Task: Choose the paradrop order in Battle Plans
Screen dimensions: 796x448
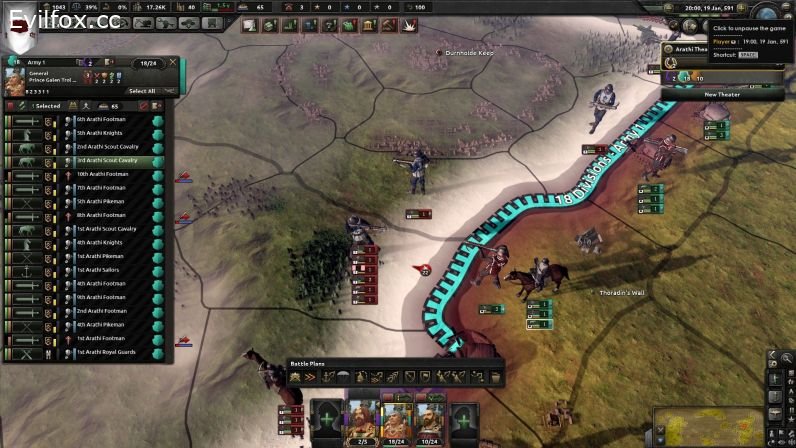Action: pos(345,377)
